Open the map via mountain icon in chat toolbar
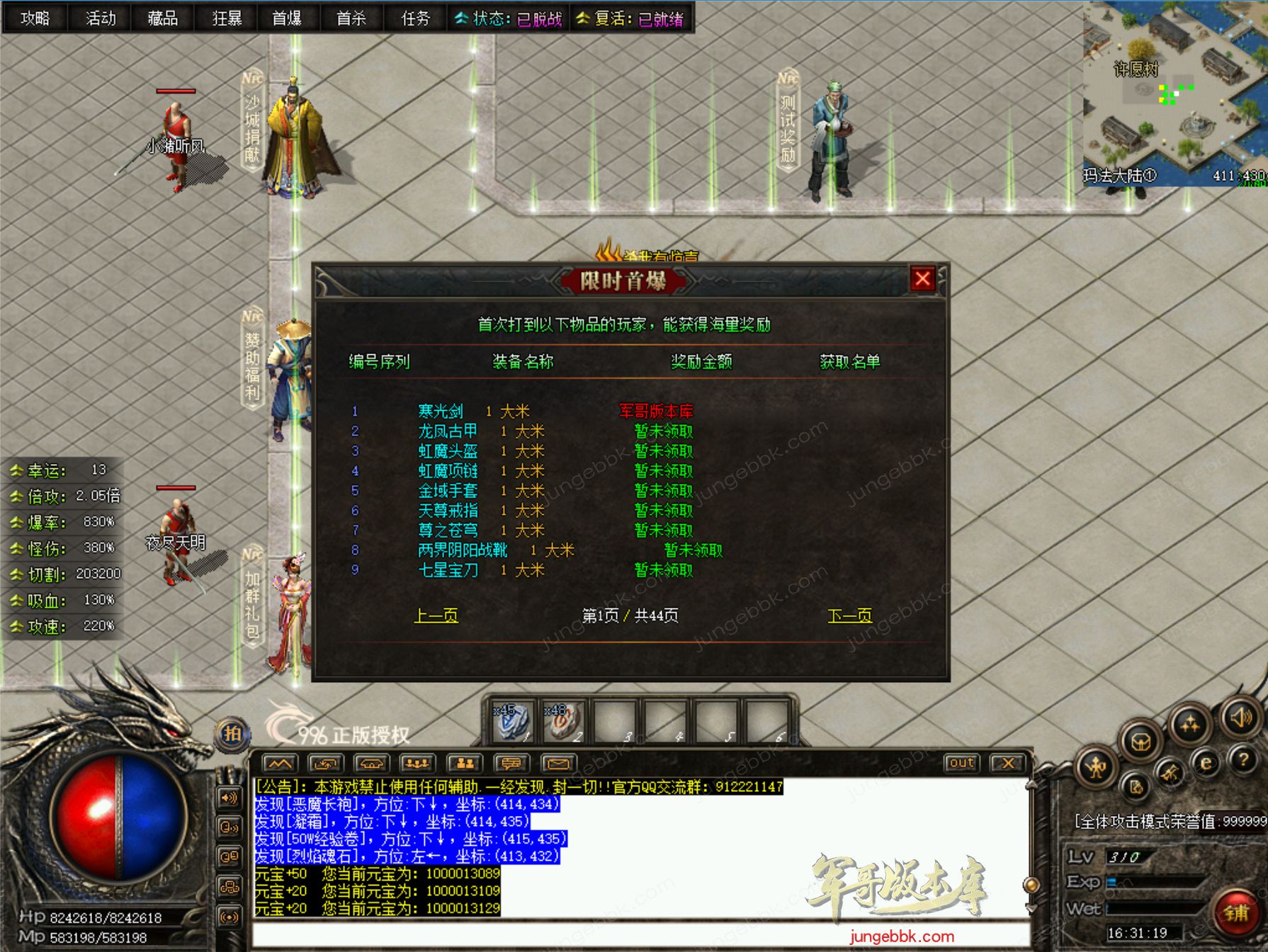1268x952 pixels. 280,762
